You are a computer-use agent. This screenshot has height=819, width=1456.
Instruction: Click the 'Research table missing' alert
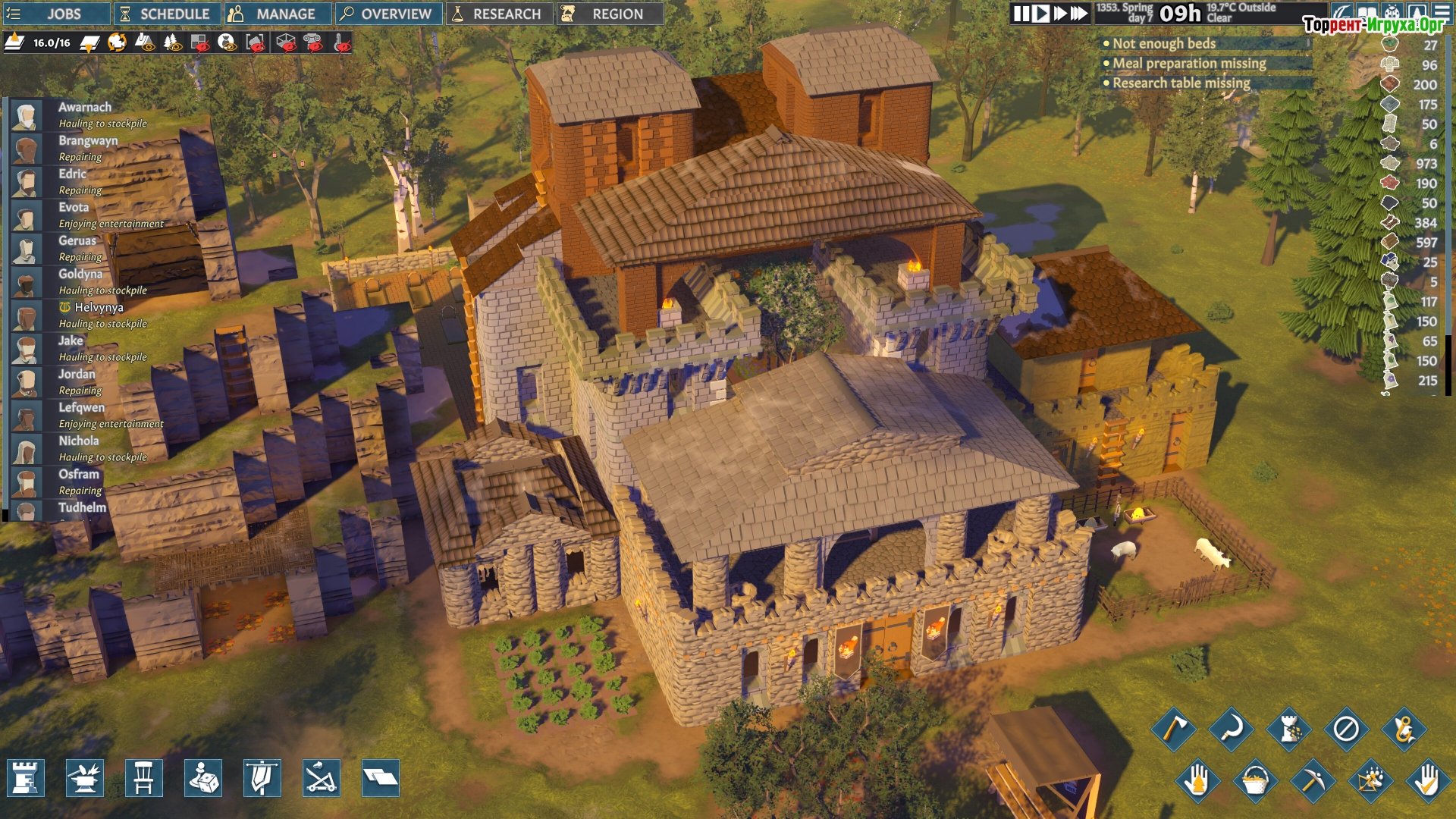point(1181,83)
